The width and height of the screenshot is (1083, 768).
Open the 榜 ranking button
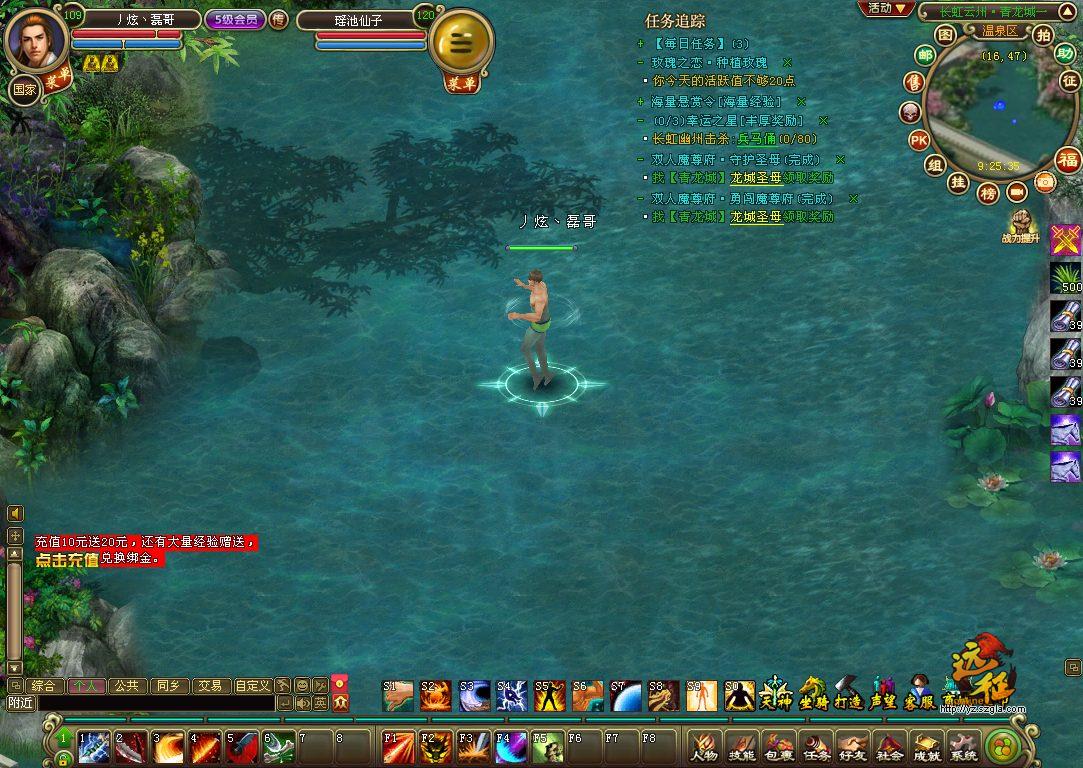(x=988, y=193)
